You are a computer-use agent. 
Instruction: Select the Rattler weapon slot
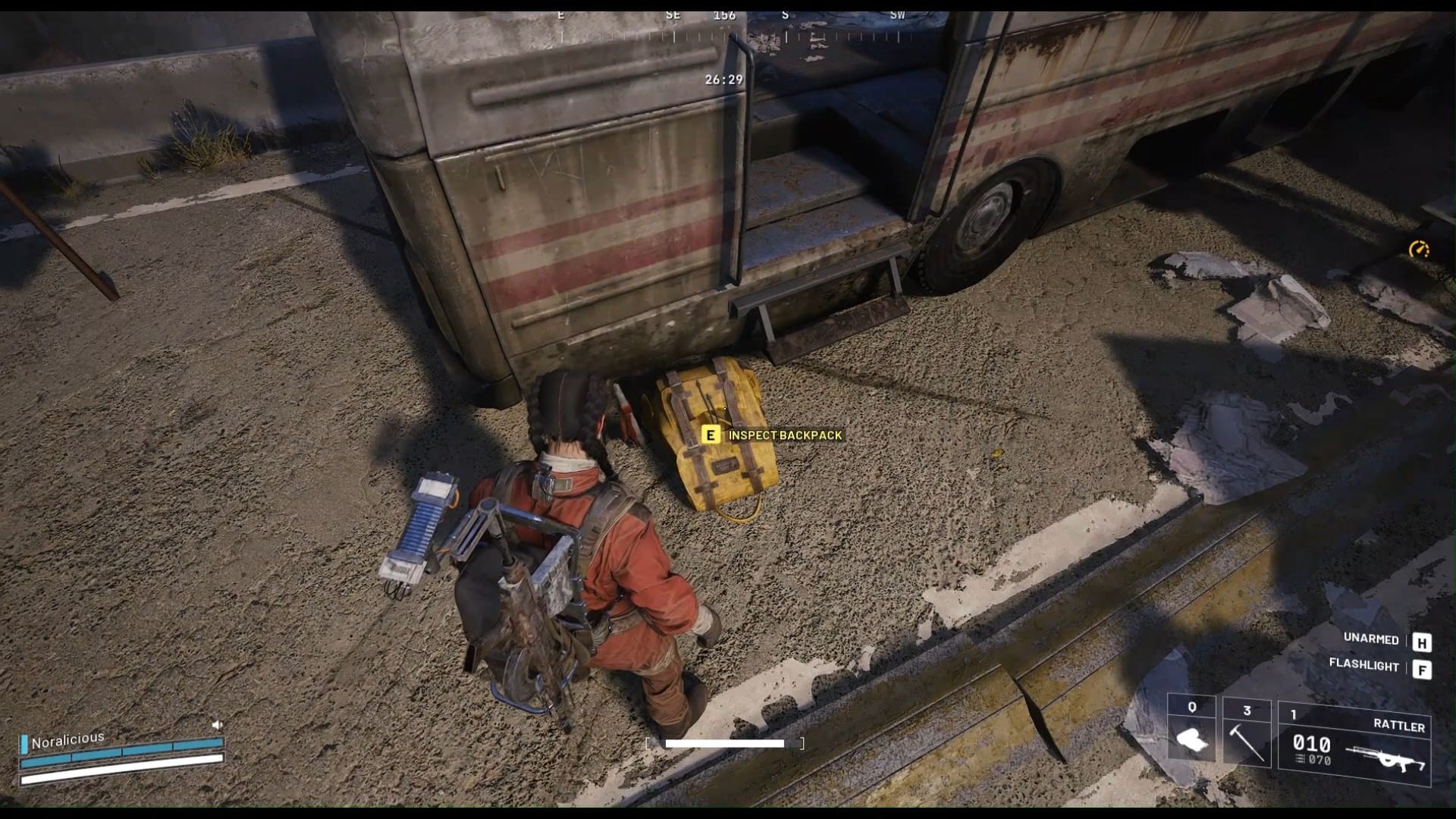coord(1354,740)
